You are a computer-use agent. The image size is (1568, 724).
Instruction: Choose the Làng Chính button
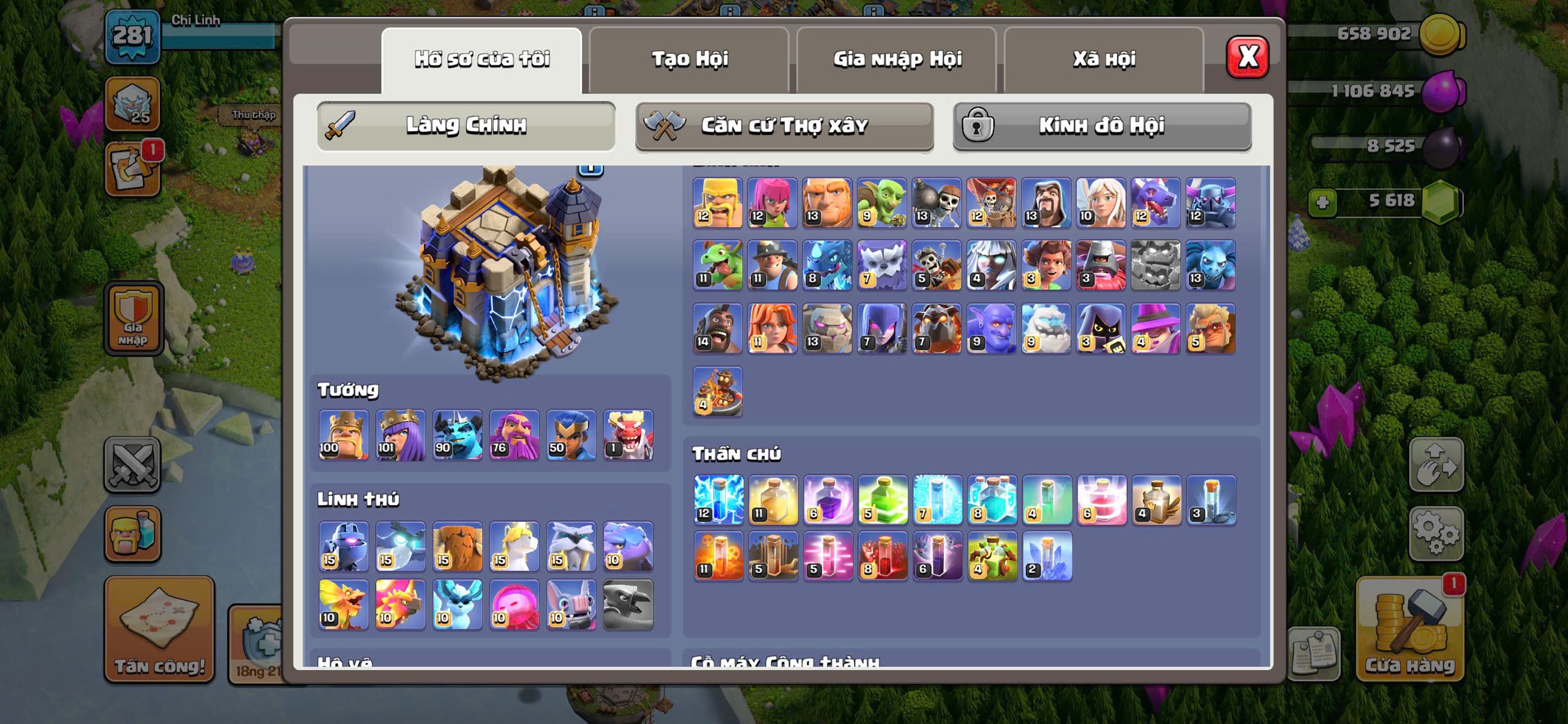(x=466, y=126)
